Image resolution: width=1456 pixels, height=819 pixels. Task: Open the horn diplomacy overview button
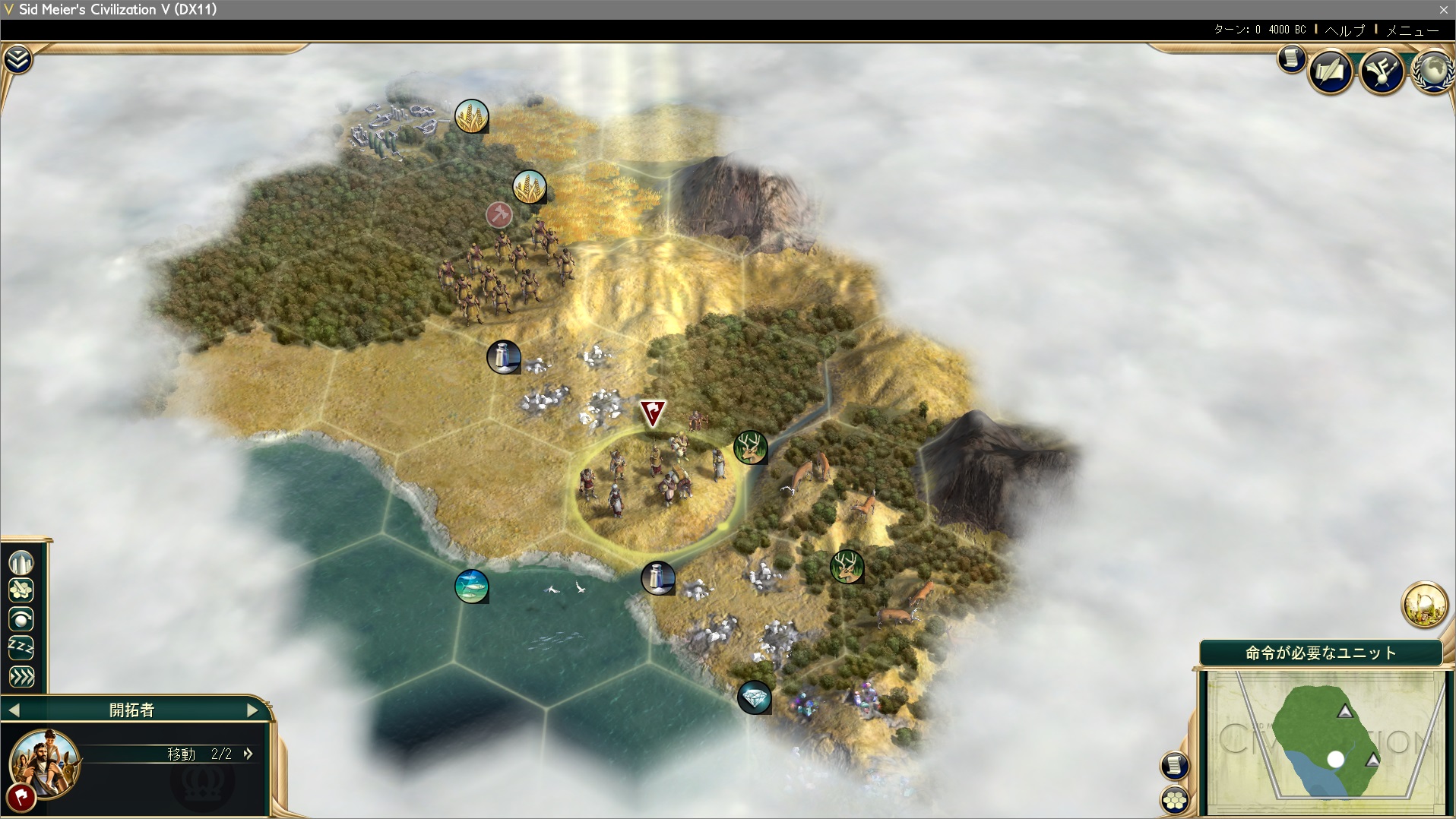click(x=1382, y=71)
